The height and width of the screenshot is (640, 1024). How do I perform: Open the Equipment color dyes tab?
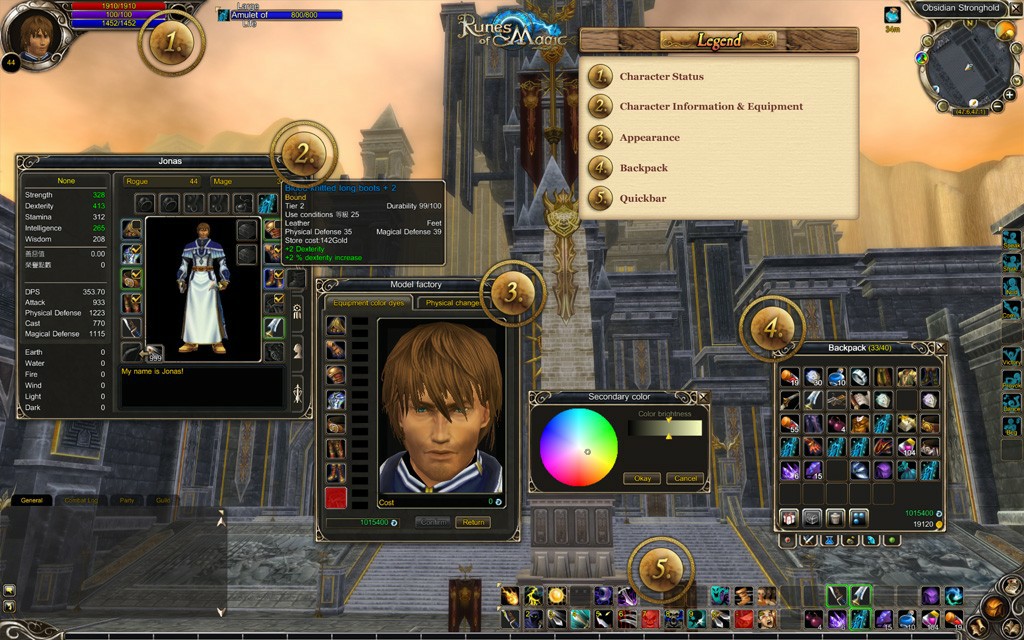click(367, 303)
